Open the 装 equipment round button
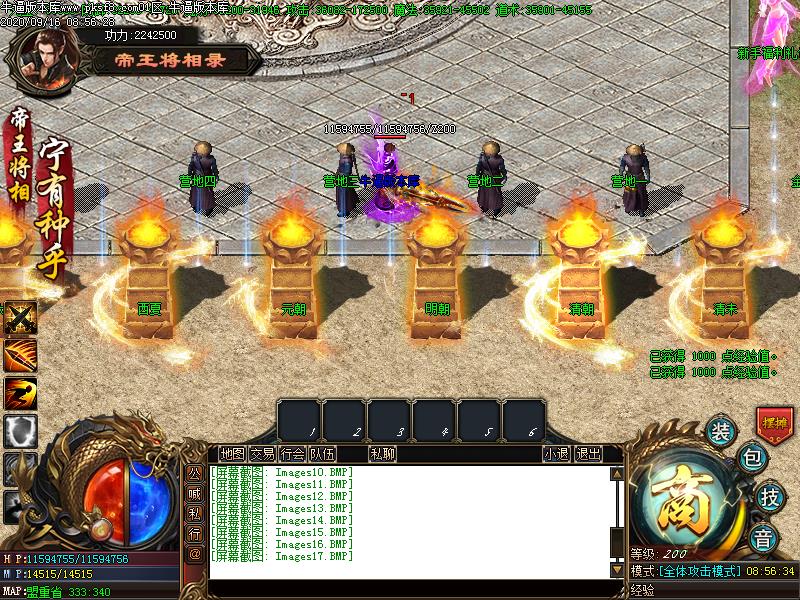The image size is (800, 600). pos(720,433)
